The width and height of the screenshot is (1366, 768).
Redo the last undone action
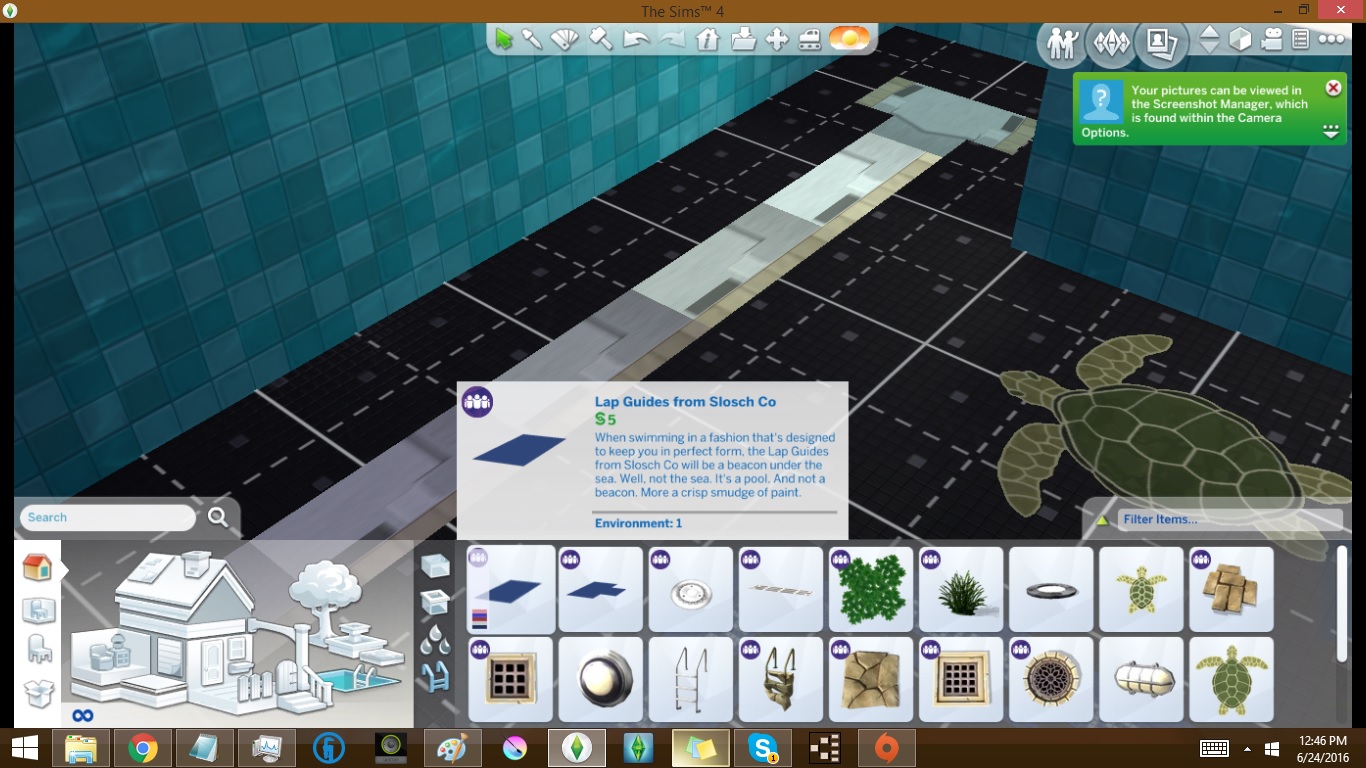[x=672, y=38]
